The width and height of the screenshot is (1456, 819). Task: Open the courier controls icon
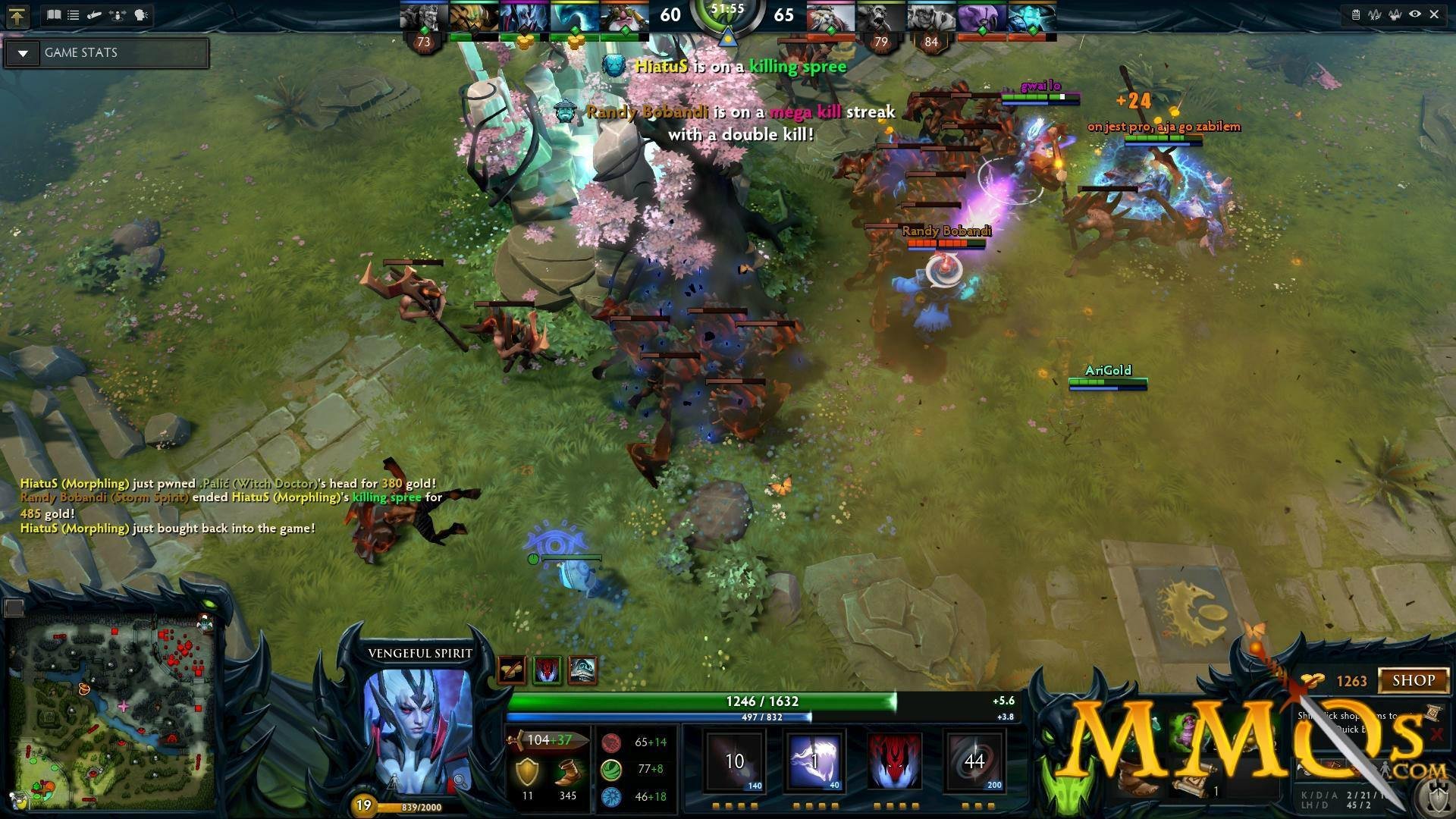(94, 15)
